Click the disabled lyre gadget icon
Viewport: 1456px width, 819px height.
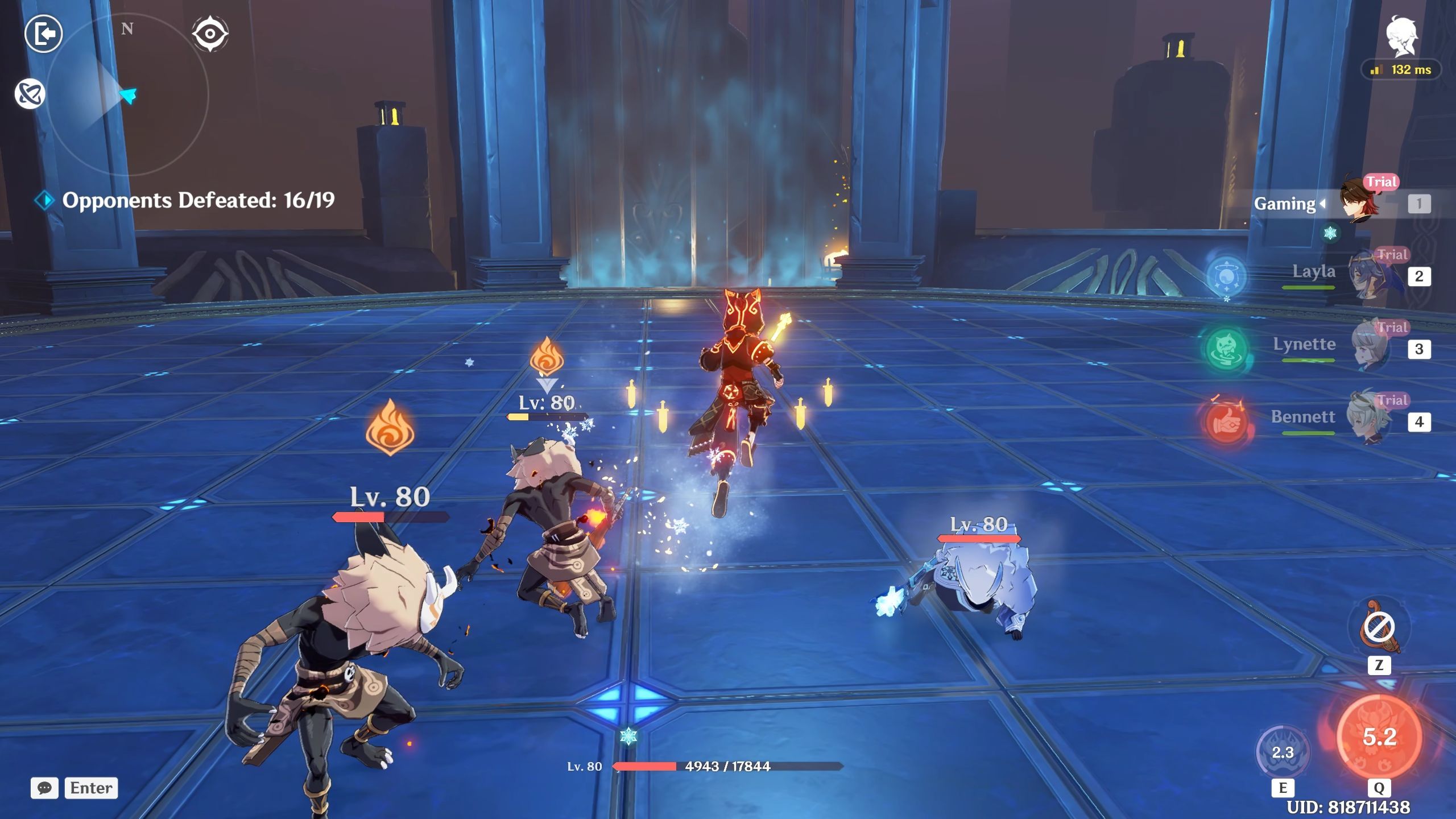click(1379, 628)
